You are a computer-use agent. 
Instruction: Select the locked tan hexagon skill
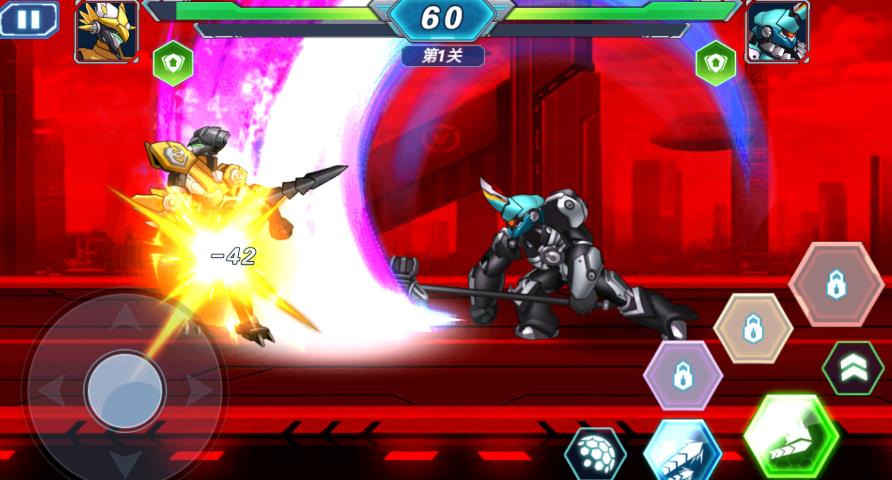tap(753, 329)
